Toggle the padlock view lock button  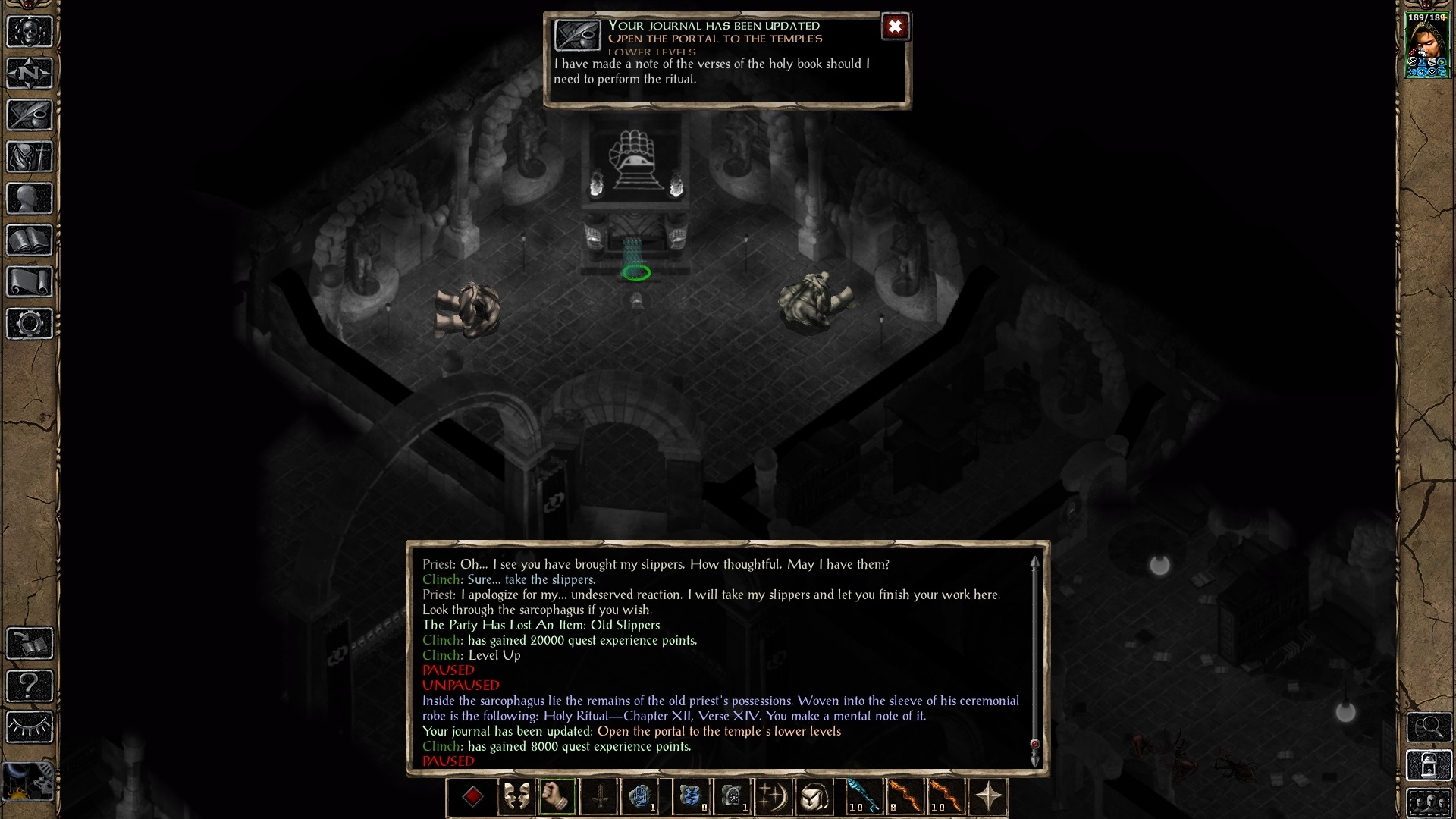coord(1429,766)
